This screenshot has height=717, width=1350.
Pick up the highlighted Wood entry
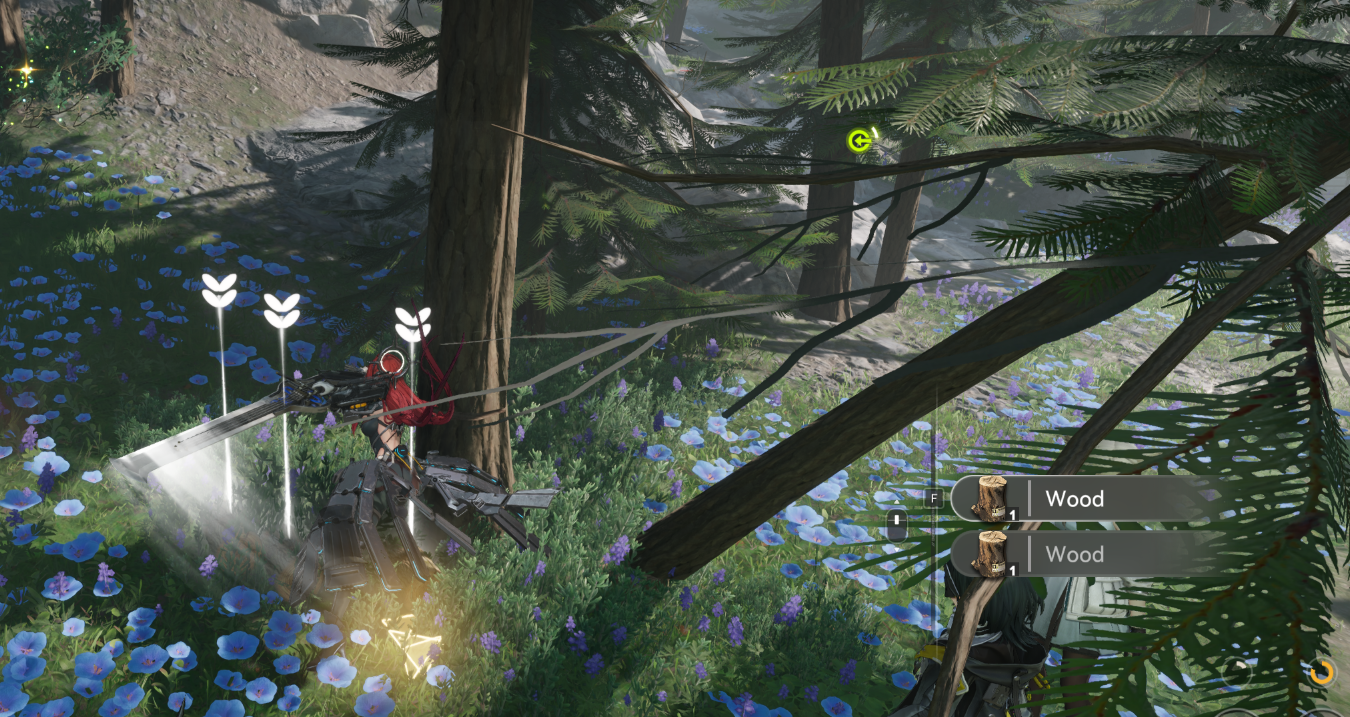click(1075, 499)
